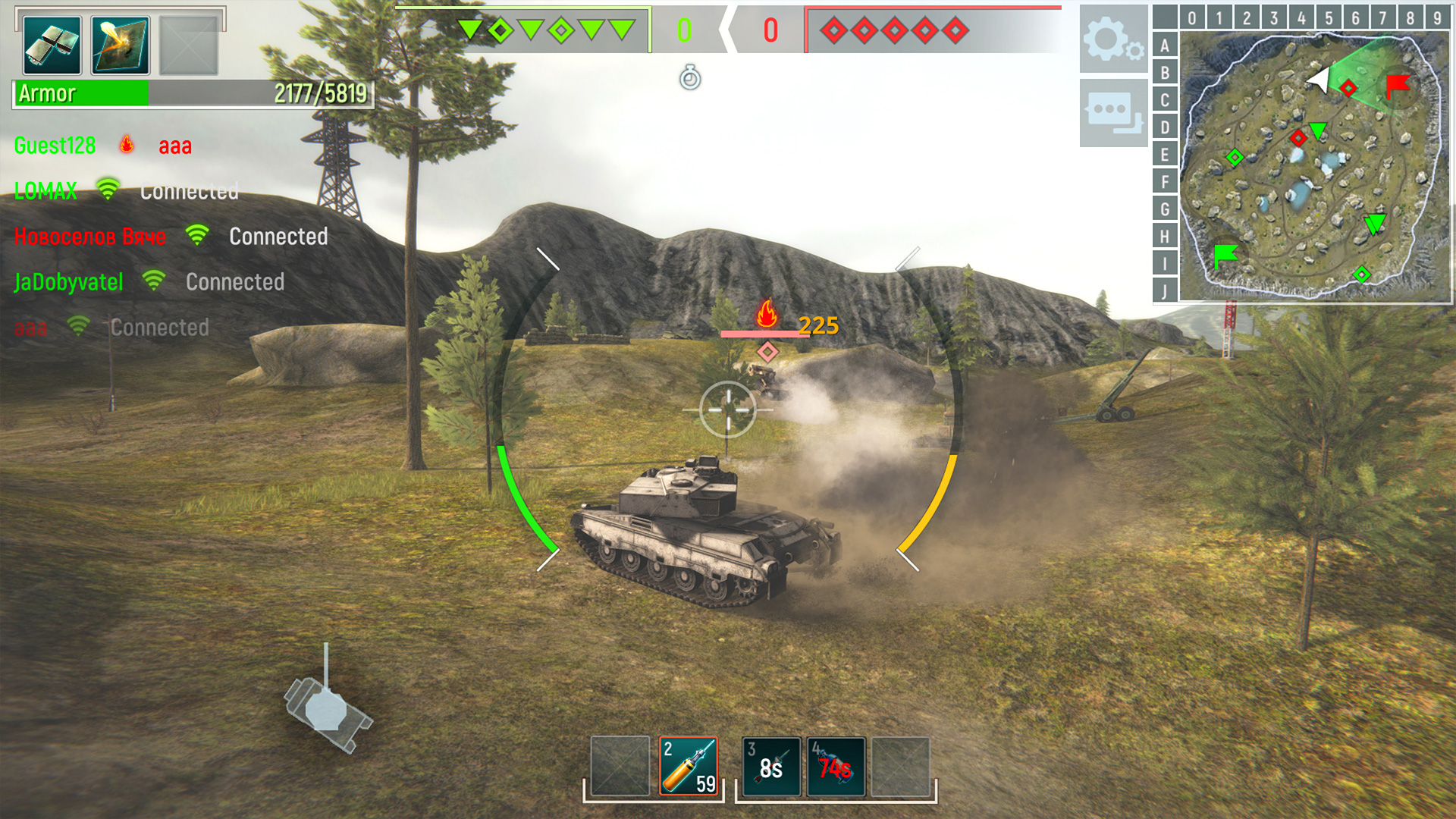Select player Guest128 in the team list
The height and width of the screenshot is (819, 1456).
point(55,146)
